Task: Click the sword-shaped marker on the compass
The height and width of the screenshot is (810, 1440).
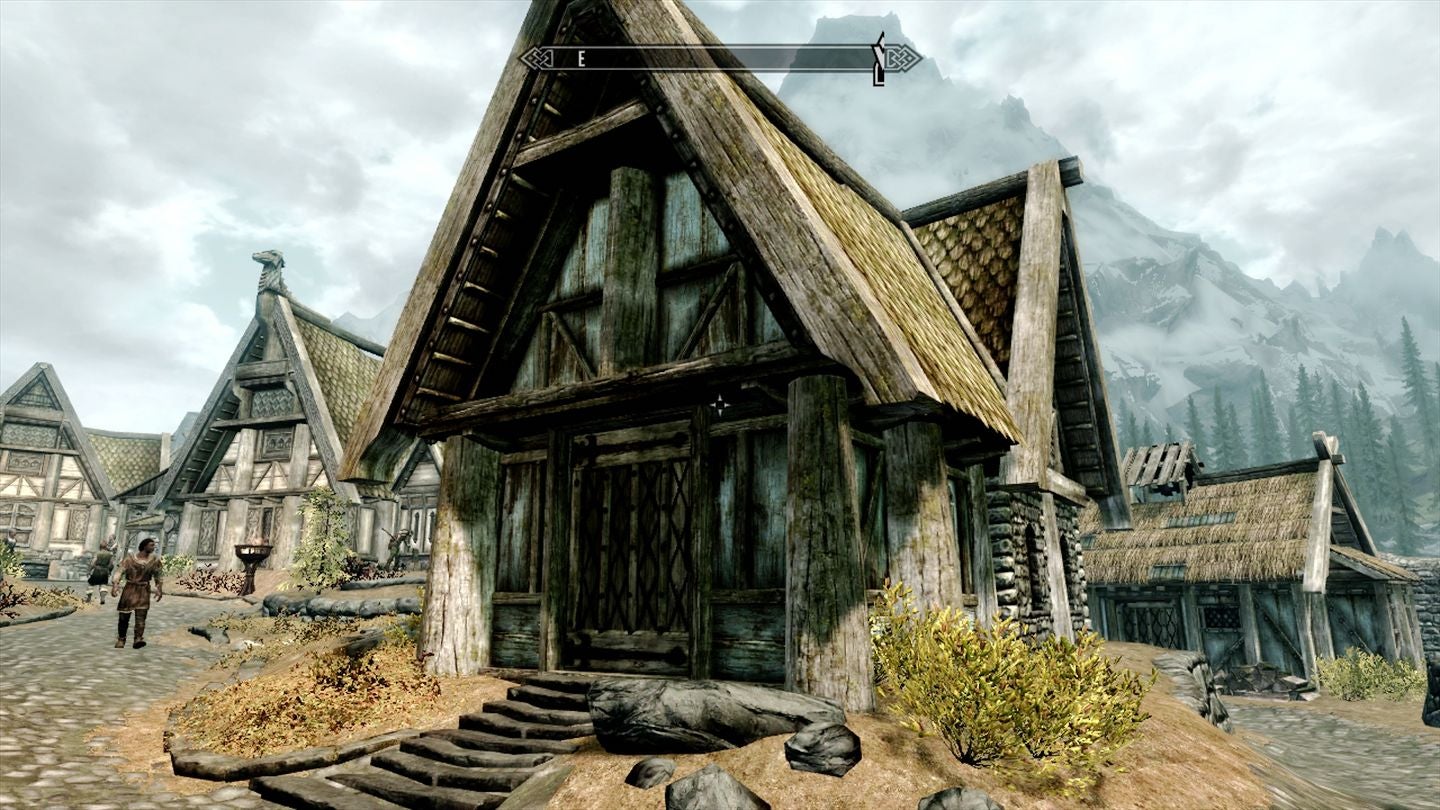Action: click(x=880, y=60)
